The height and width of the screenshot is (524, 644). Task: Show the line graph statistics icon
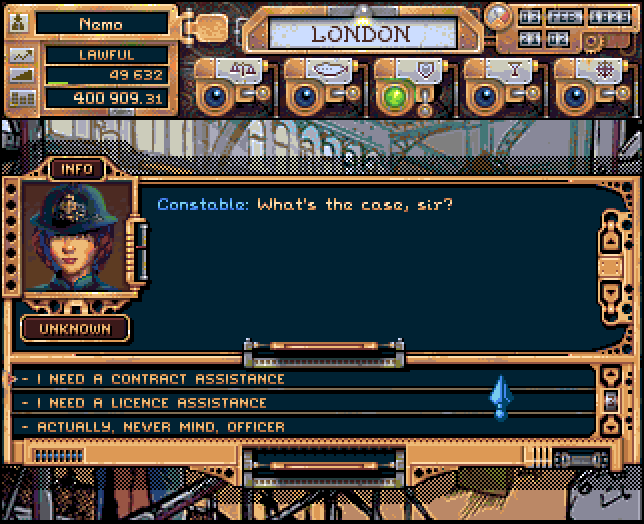click(22, 55)
